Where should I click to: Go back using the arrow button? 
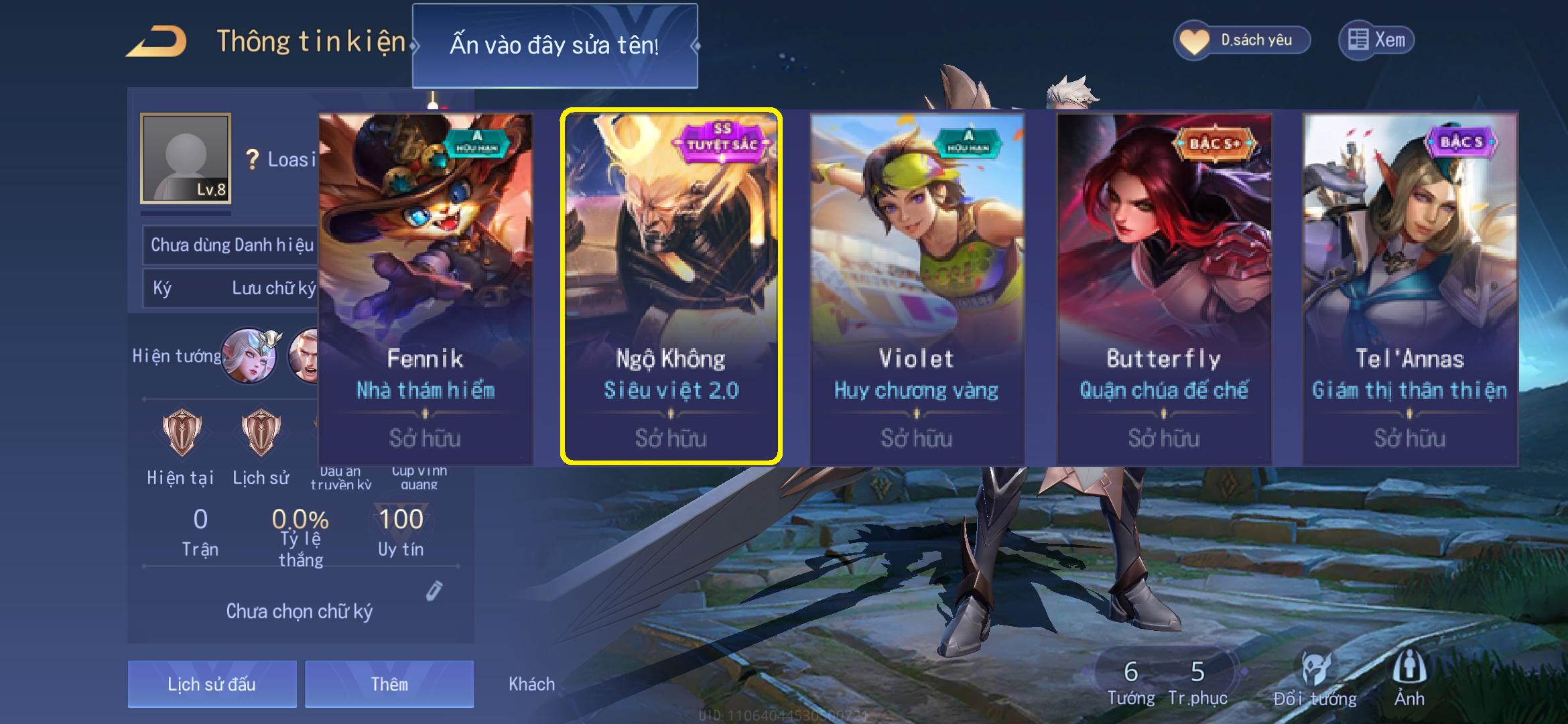point(155,42)
